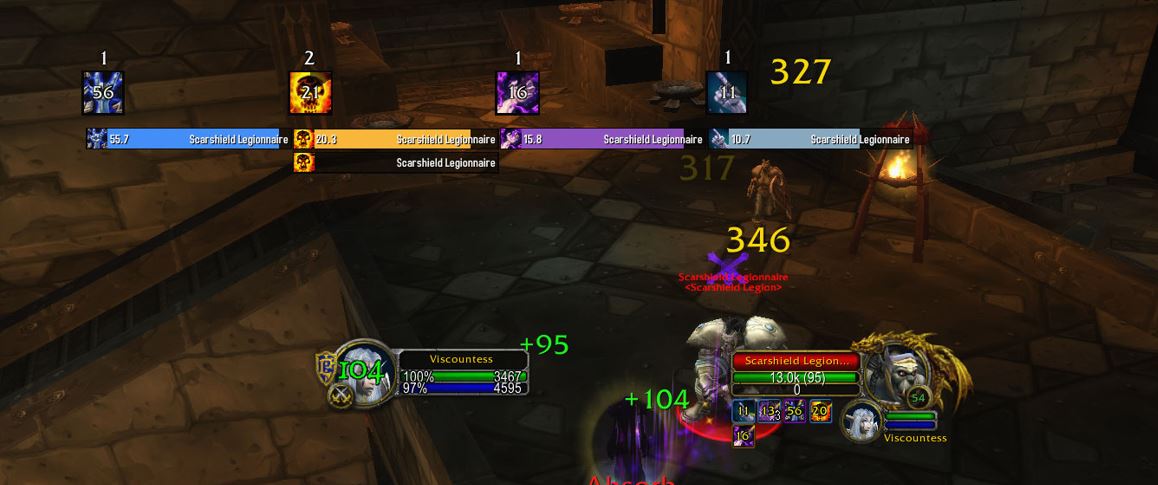Viewport: 1158px width, 485px height.
Task: Click the target debuff icon with 3 stacks
Action: pyautogui.click(x=769, y=411)
